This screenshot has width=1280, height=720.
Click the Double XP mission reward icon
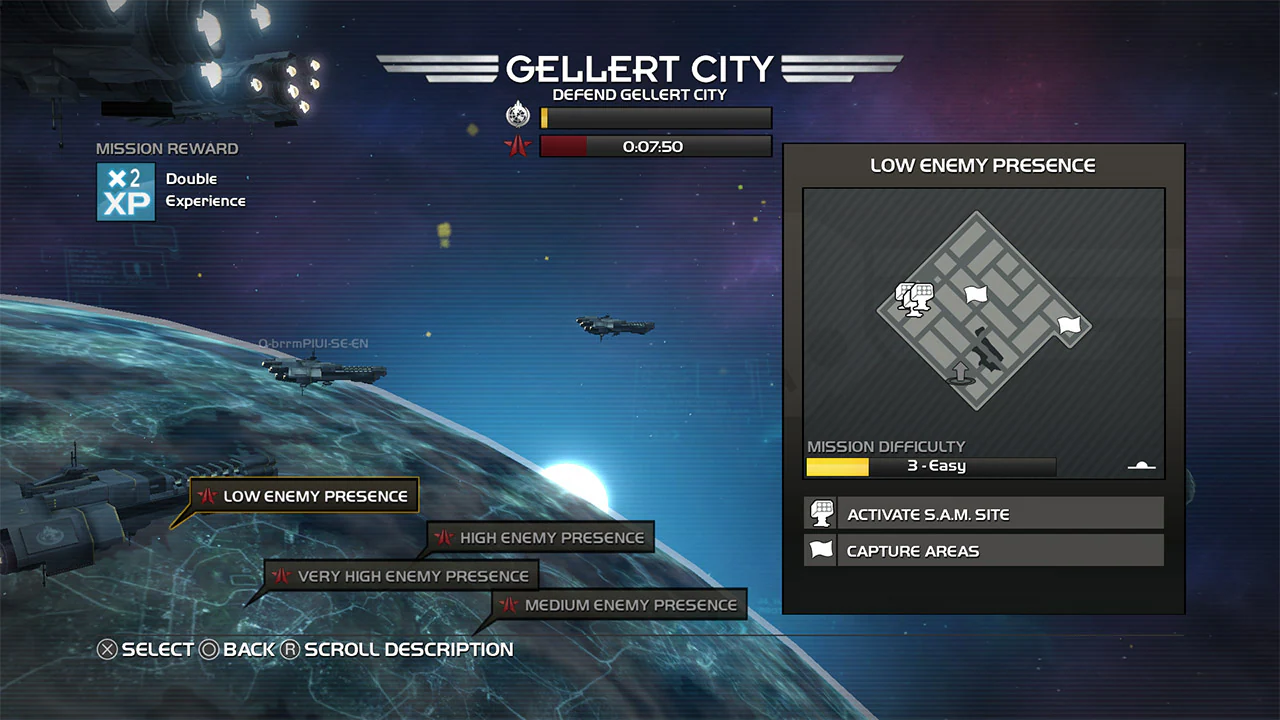[x=125, y=189]
